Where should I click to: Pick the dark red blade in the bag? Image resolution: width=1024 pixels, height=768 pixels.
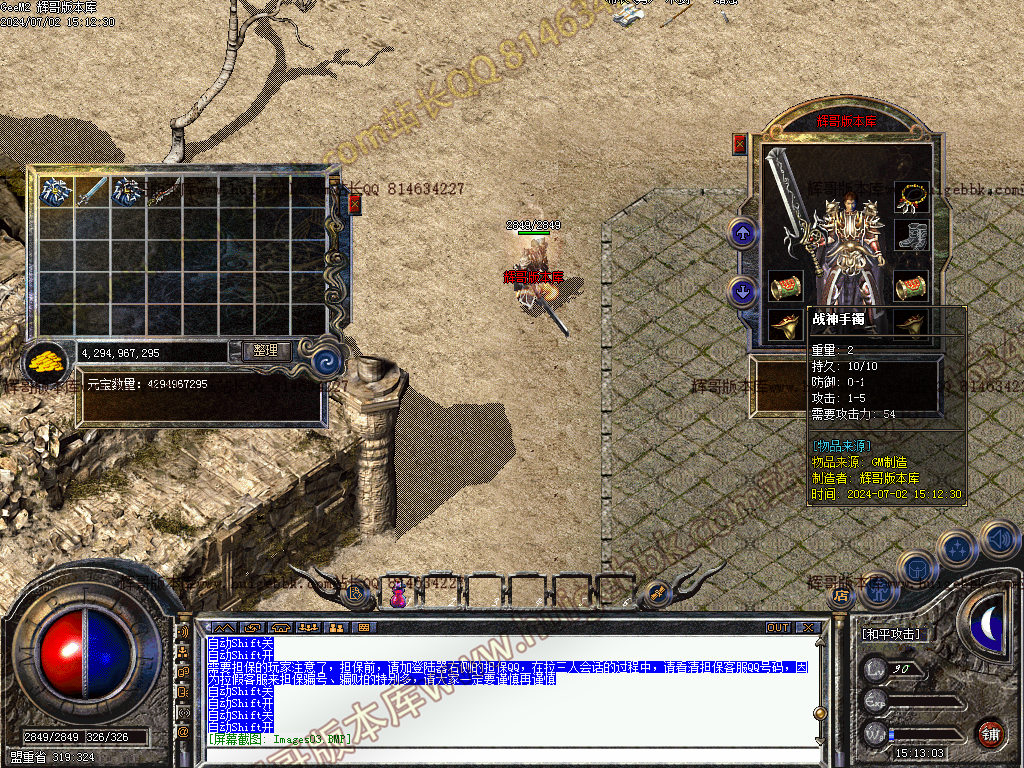click(x=165, y=190)
